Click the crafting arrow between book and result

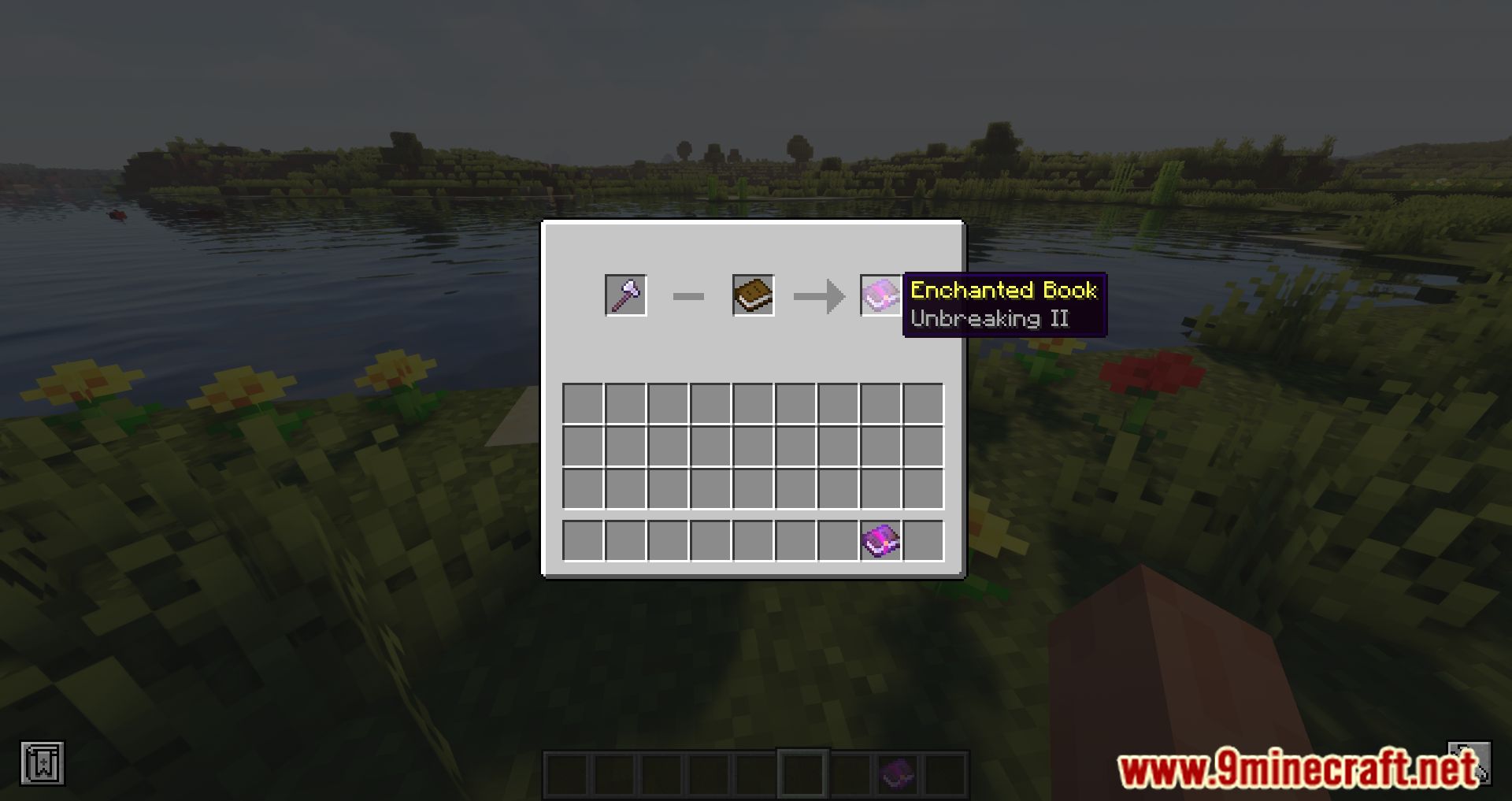[x=817, y=295]
